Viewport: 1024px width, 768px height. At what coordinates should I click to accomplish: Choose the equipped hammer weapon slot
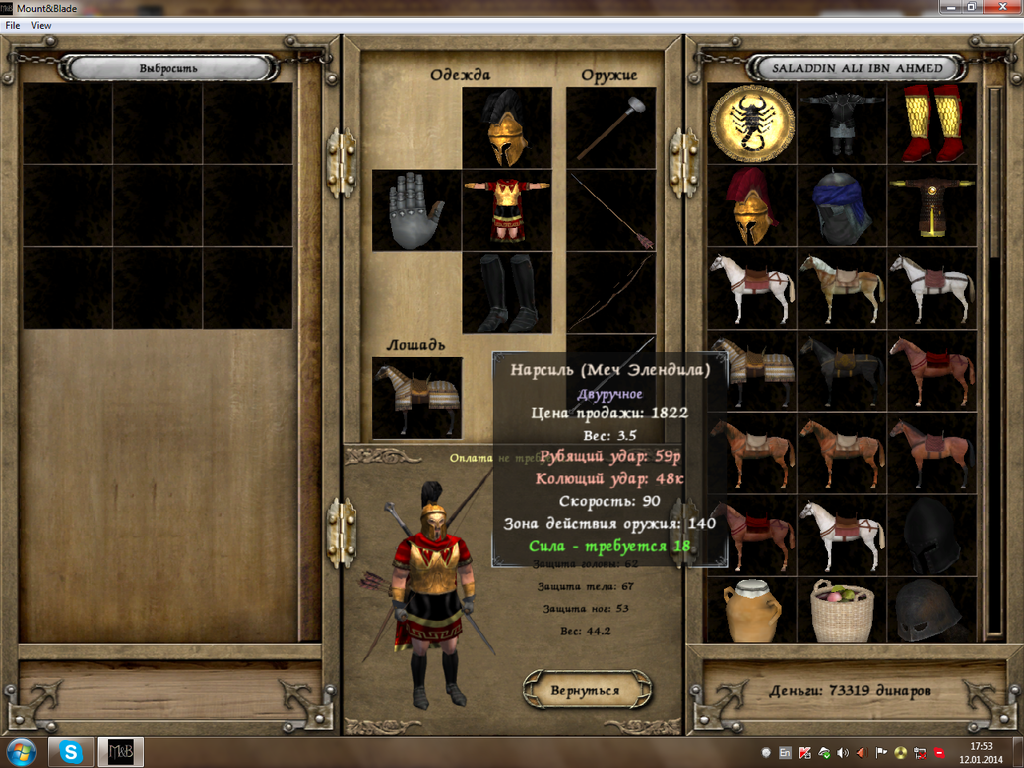tap(610, 128)
